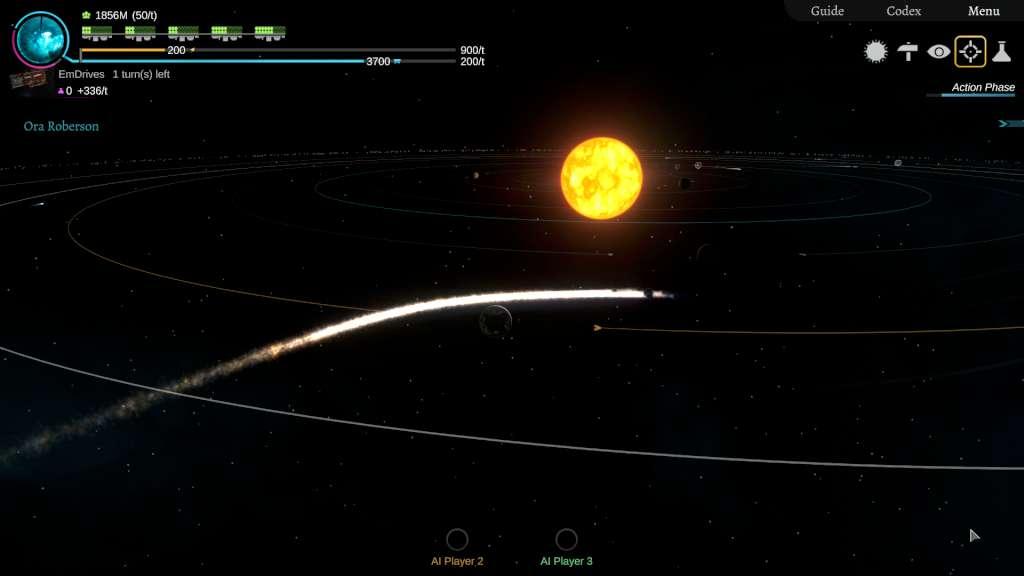Select the Ora Roberson name label
Image resolution: width=1024 pixels, height=576 pixels.
pyautogui.click(x=61, y=127)
